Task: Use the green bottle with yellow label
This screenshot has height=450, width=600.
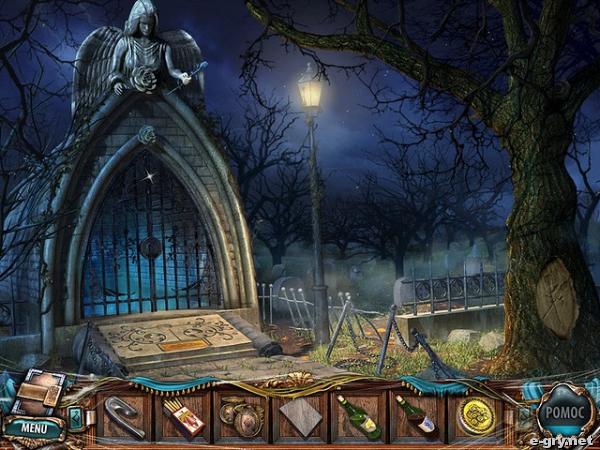Action: [358, 416]
